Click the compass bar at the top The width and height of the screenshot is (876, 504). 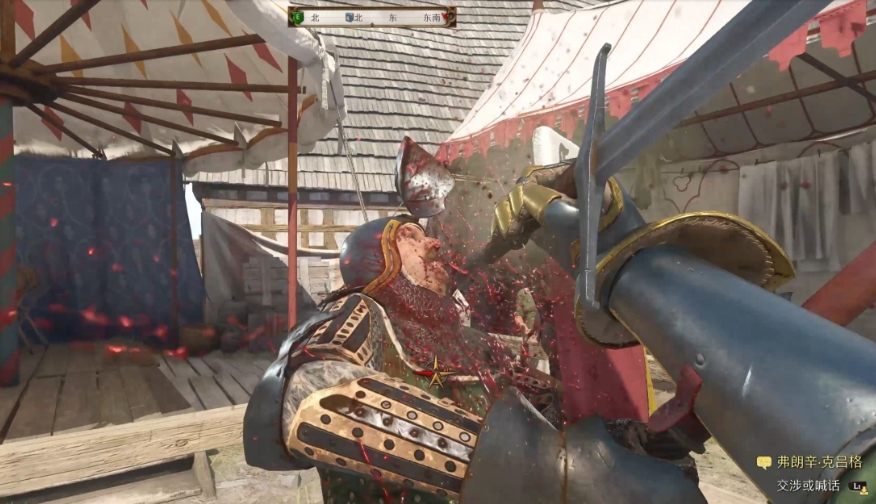(372, 17)
